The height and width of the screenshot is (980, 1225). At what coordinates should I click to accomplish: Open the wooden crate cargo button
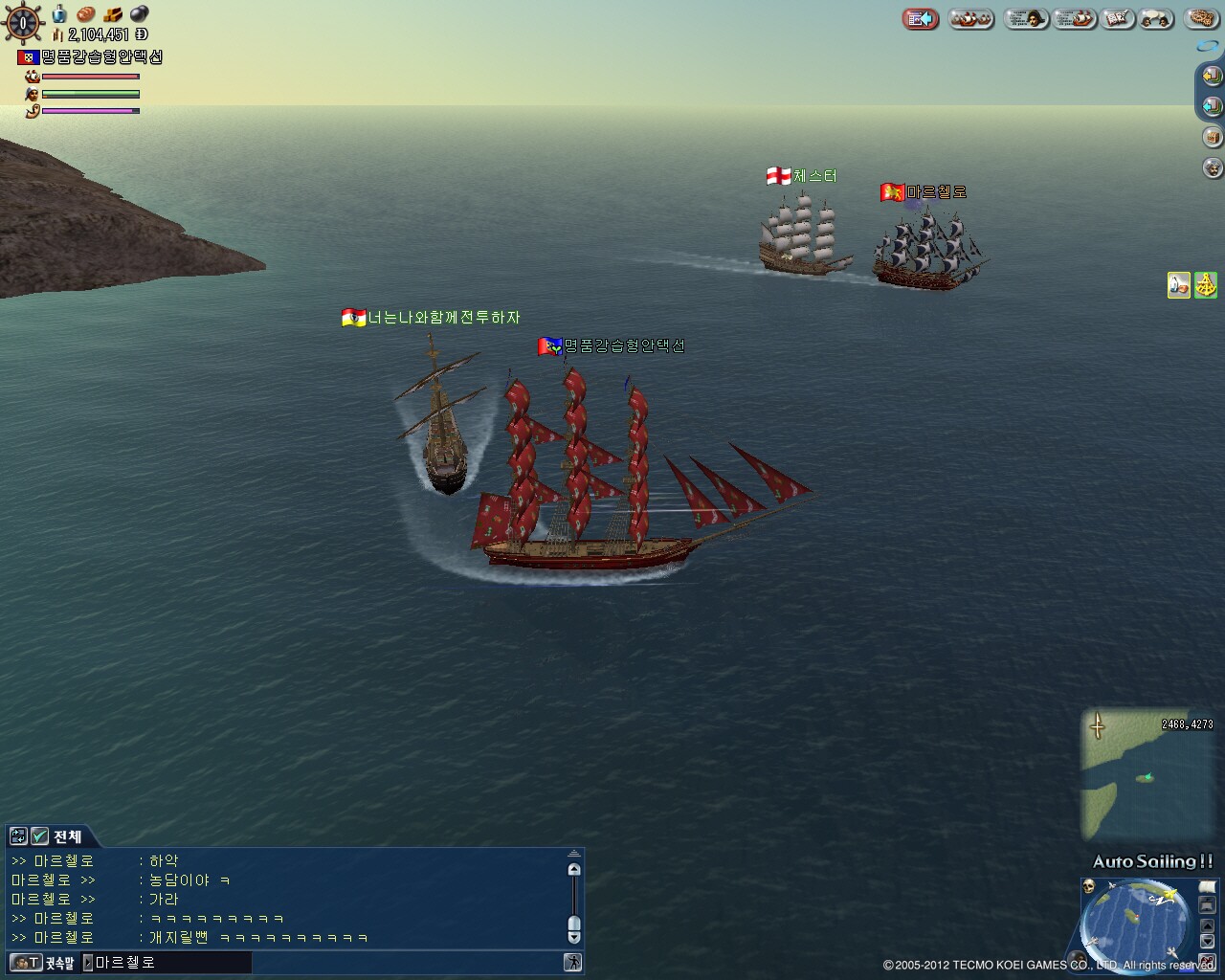click(1212, 137)
